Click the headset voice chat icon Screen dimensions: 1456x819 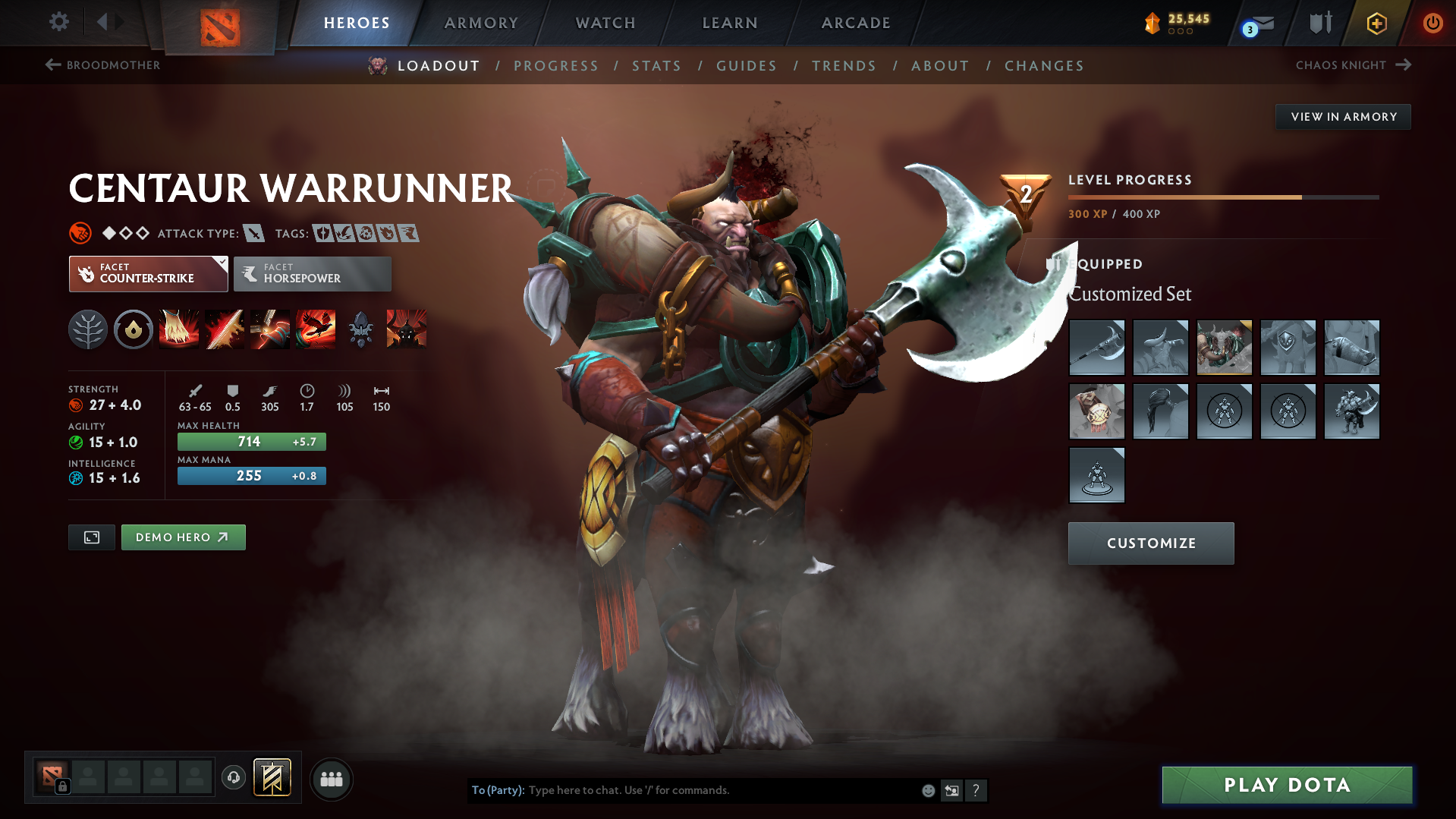point(233,778)
